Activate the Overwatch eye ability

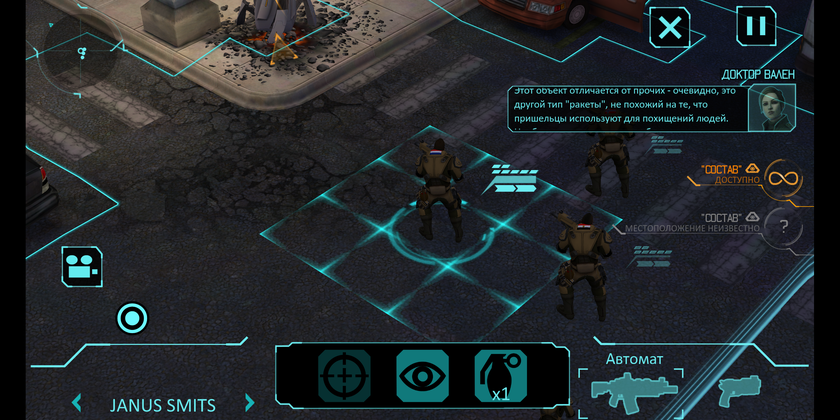point(422,376)
